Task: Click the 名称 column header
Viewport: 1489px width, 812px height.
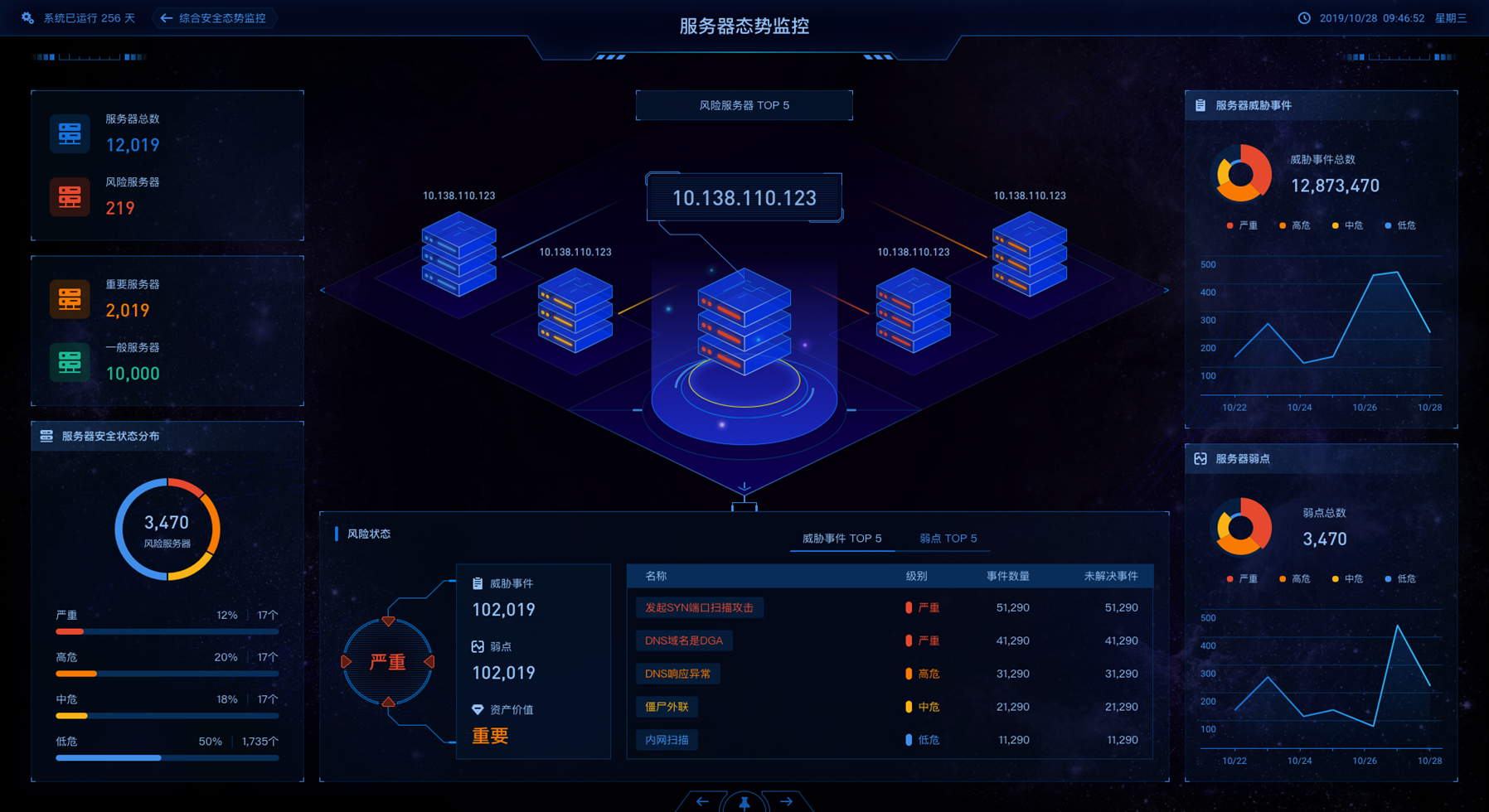Action: click(x=656, y=576)
